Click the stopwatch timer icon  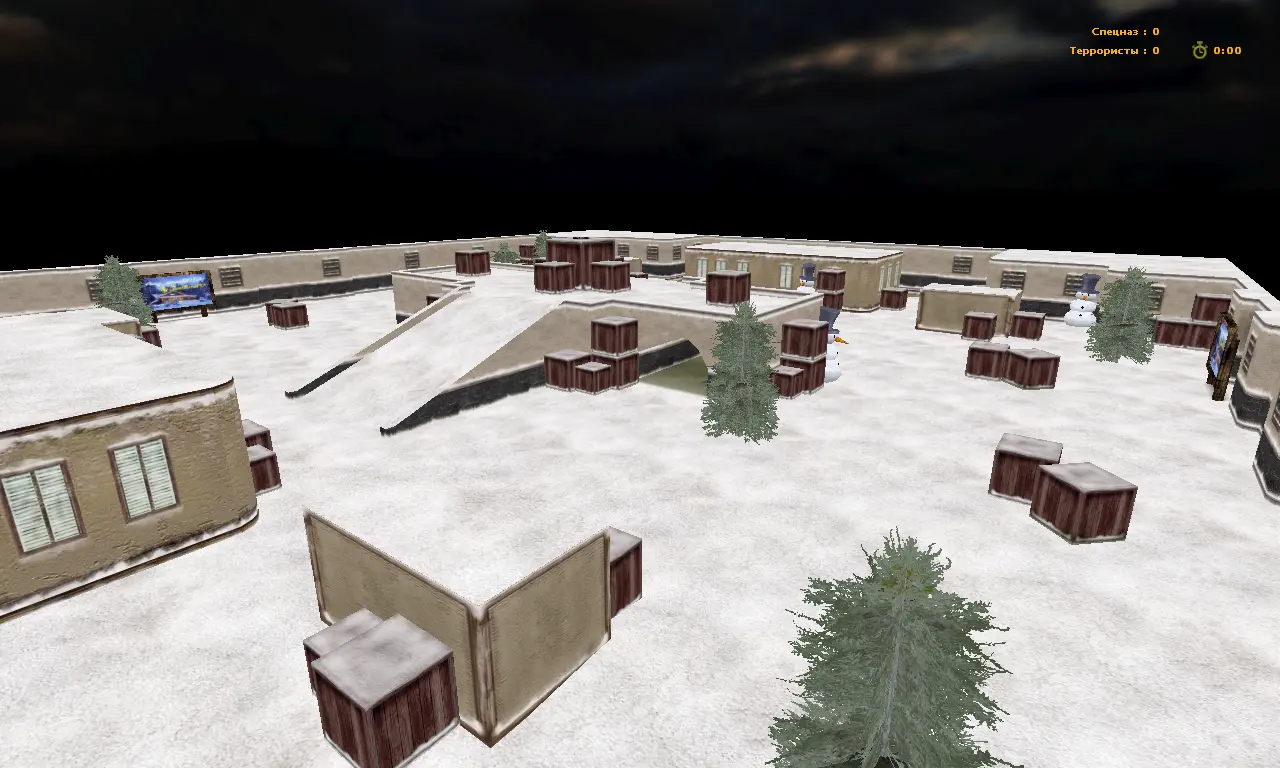coord(1198,50)
